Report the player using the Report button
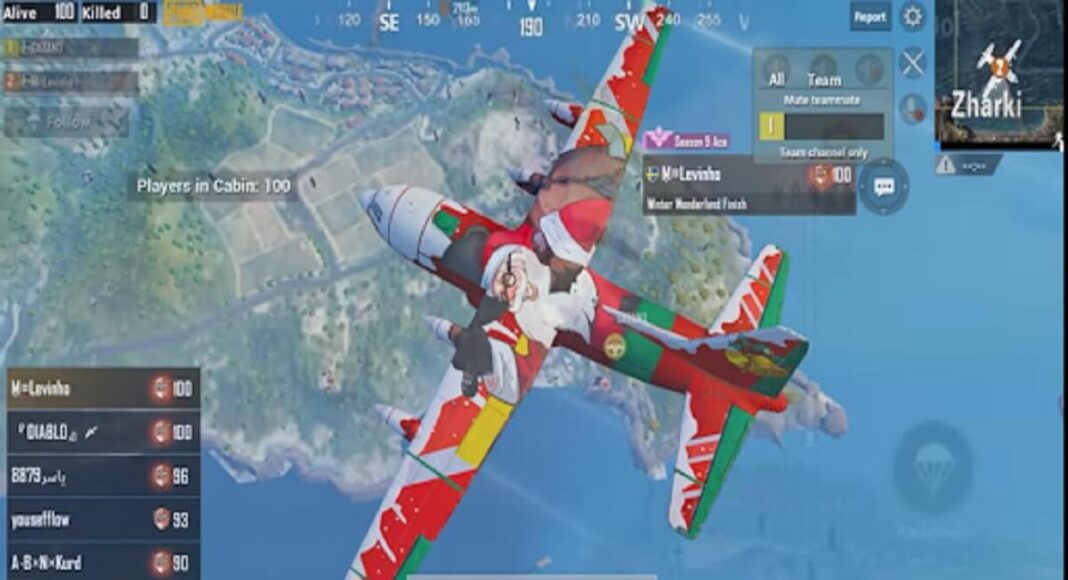1068x580 pixels. pos(870,16)
